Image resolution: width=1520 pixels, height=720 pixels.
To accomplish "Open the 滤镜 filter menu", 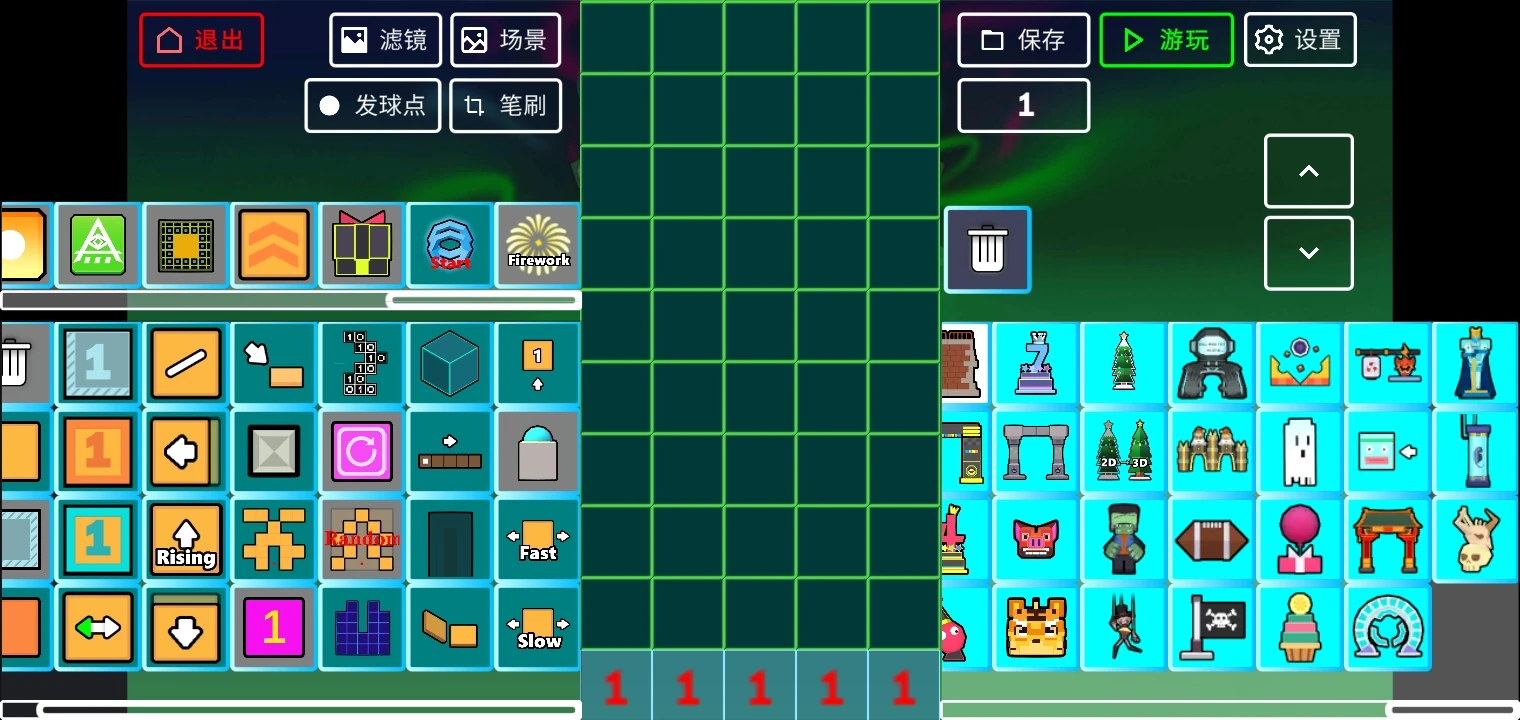I will pos(385,40).
